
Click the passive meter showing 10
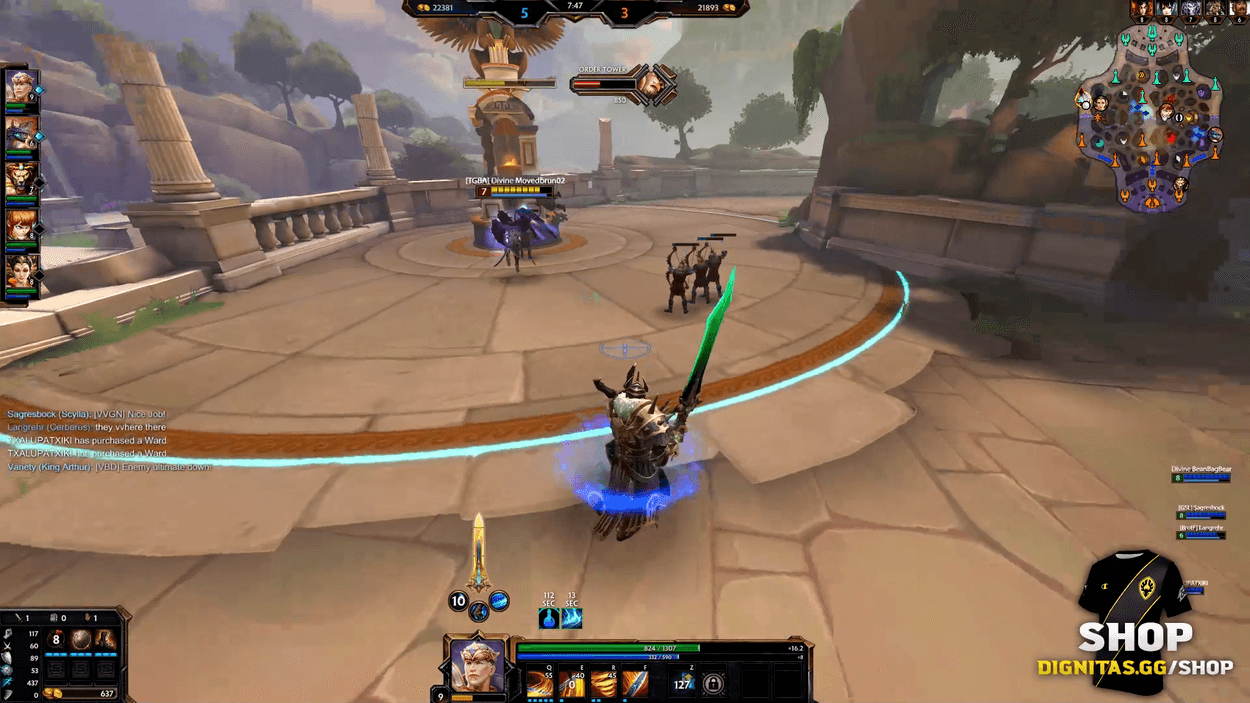pos(458,601)
